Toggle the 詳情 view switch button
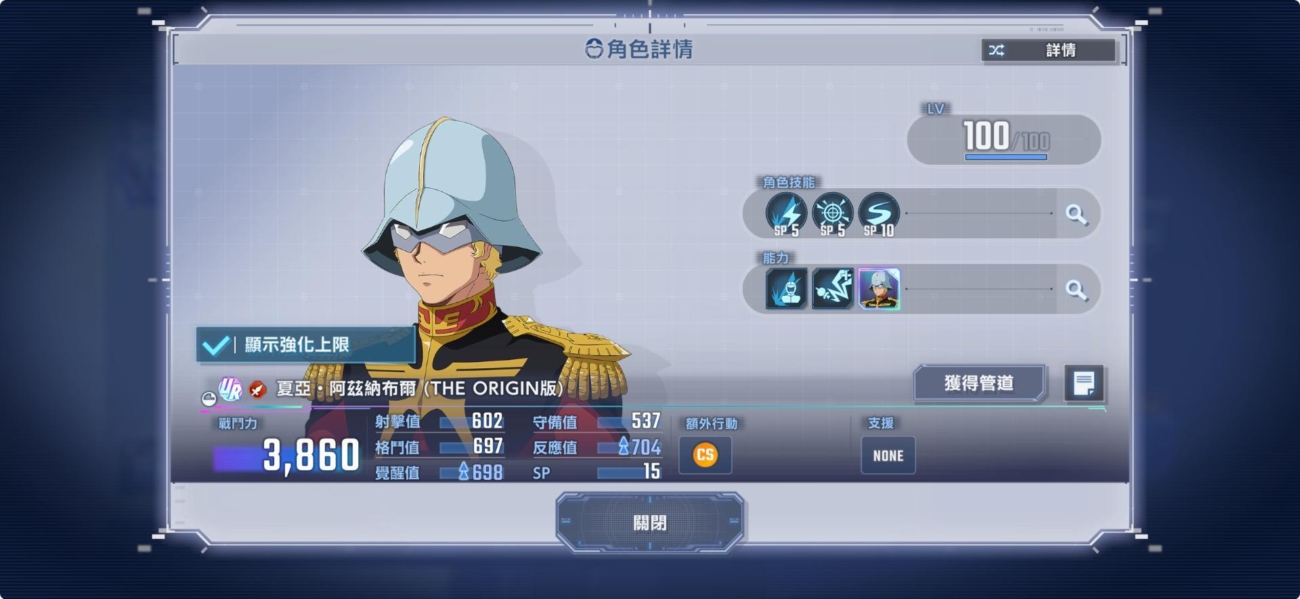Viewport: 1300px width, 599px height. pyautogui.click(x=1048, y=50)
